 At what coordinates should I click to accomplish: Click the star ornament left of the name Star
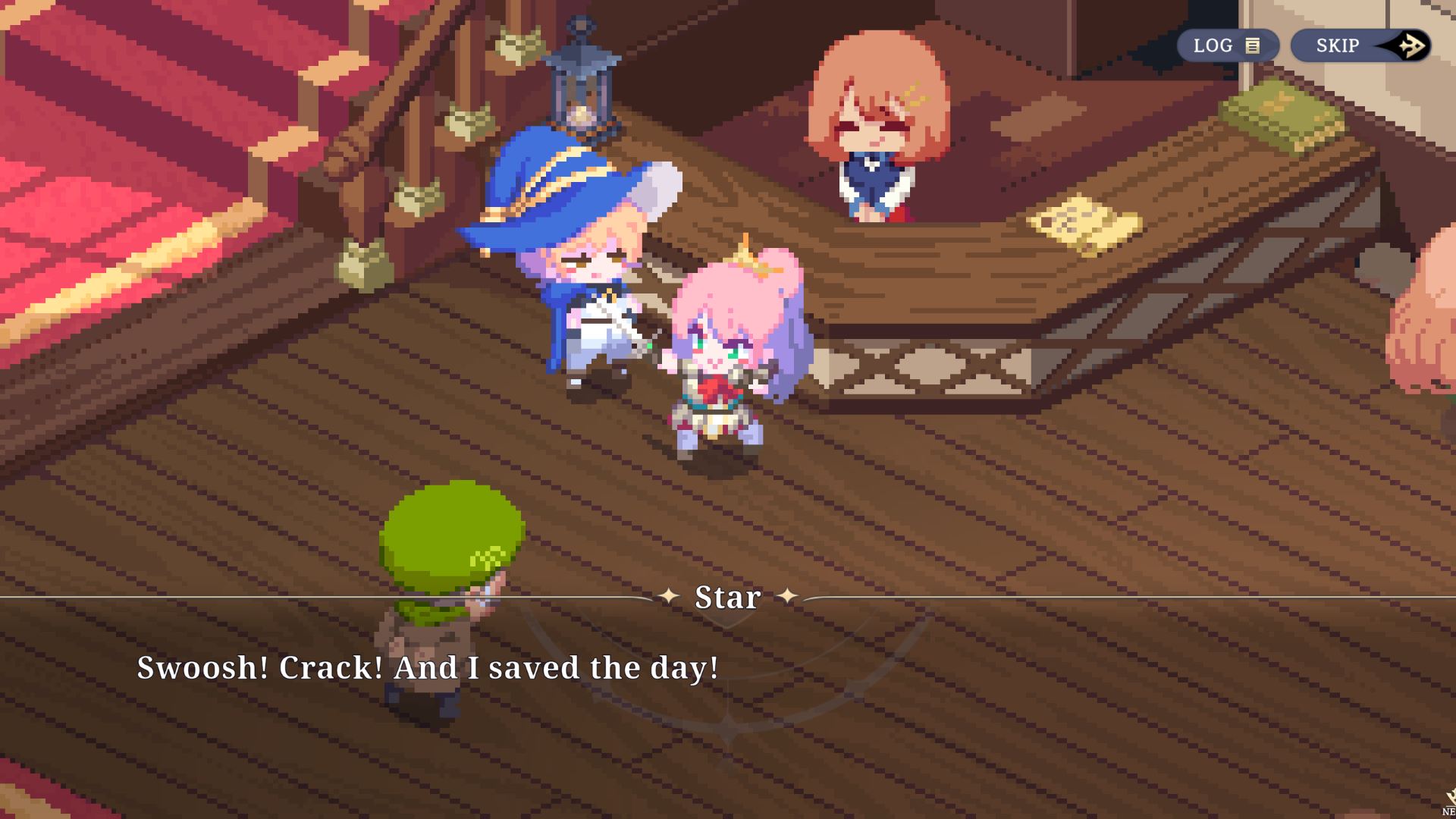coord(670,598)
